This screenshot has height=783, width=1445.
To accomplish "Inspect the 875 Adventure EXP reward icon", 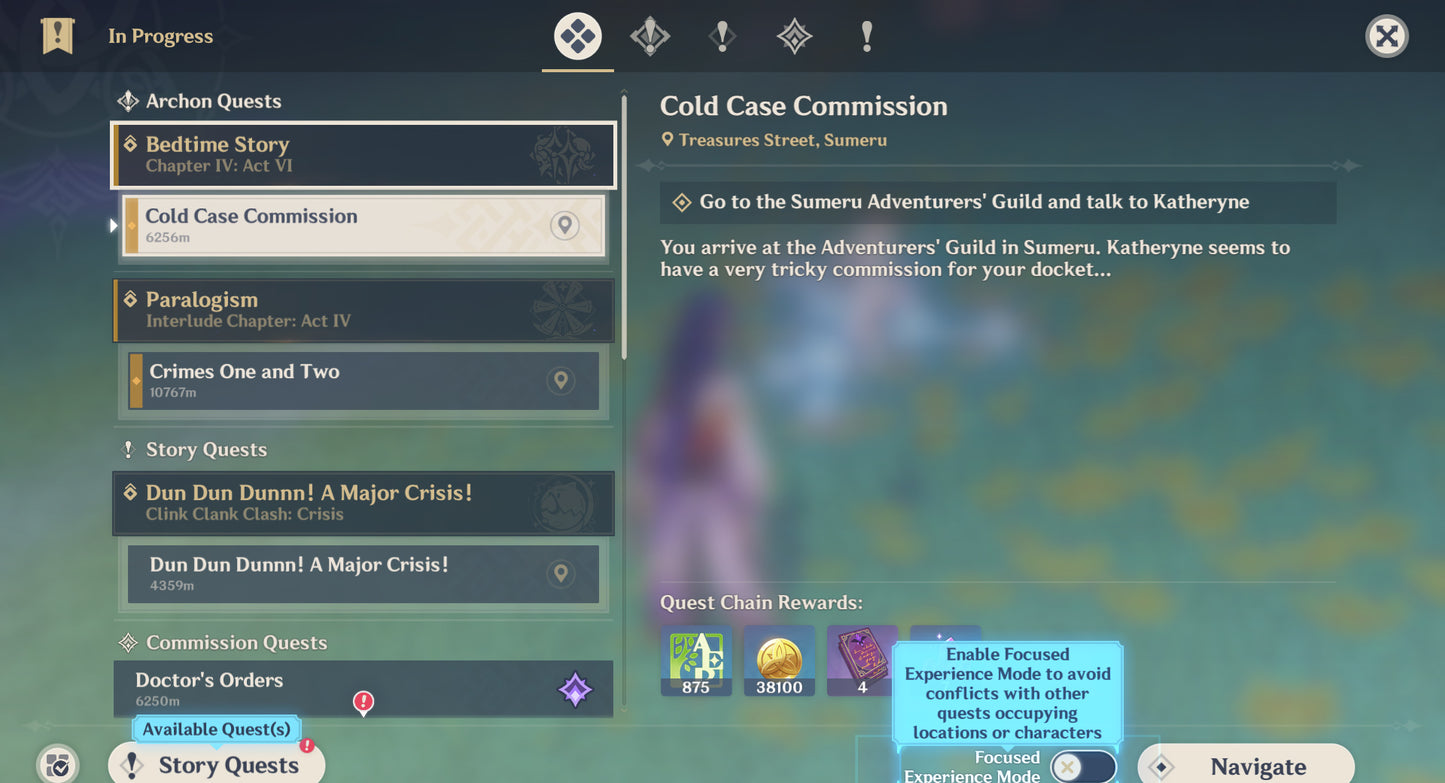I will [x=696, y=661].
